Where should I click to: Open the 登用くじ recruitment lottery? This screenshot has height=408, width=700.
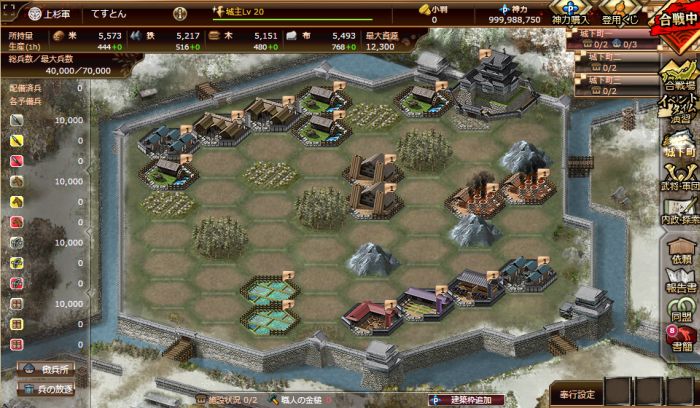click(x=620, y=13)
